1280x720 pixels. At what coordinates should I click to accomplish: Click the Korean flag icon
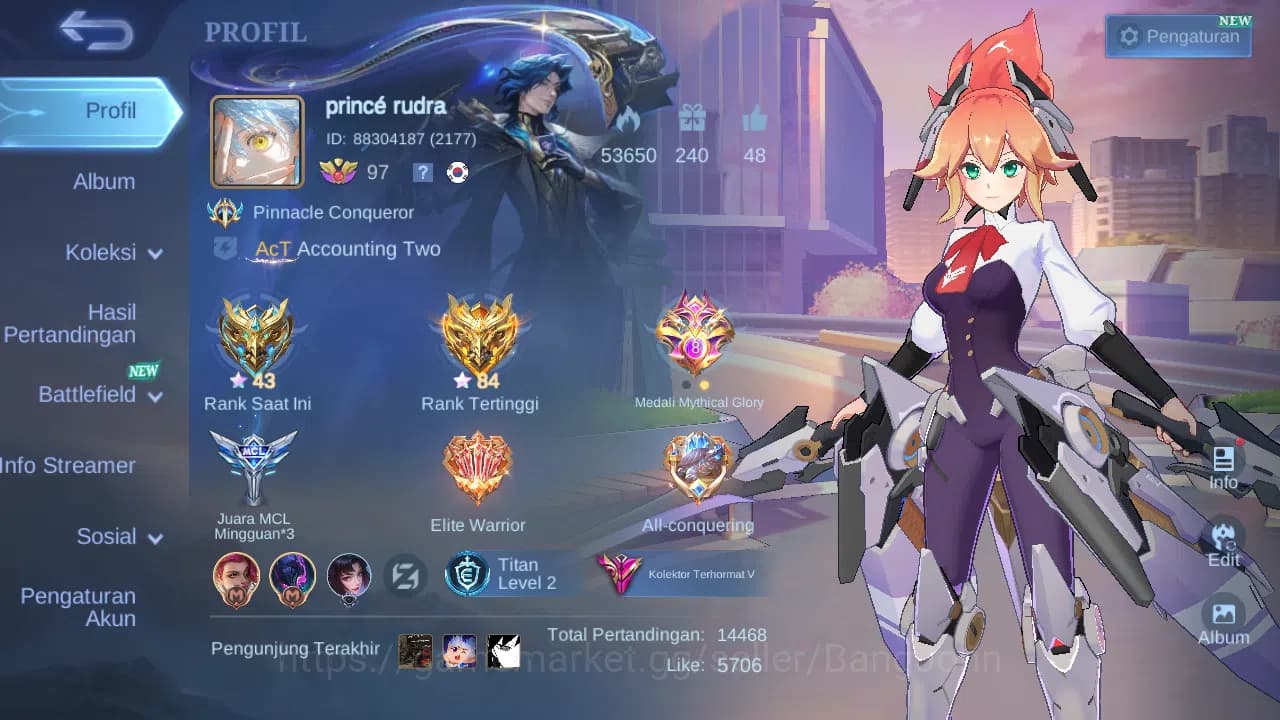coord(456,172)
